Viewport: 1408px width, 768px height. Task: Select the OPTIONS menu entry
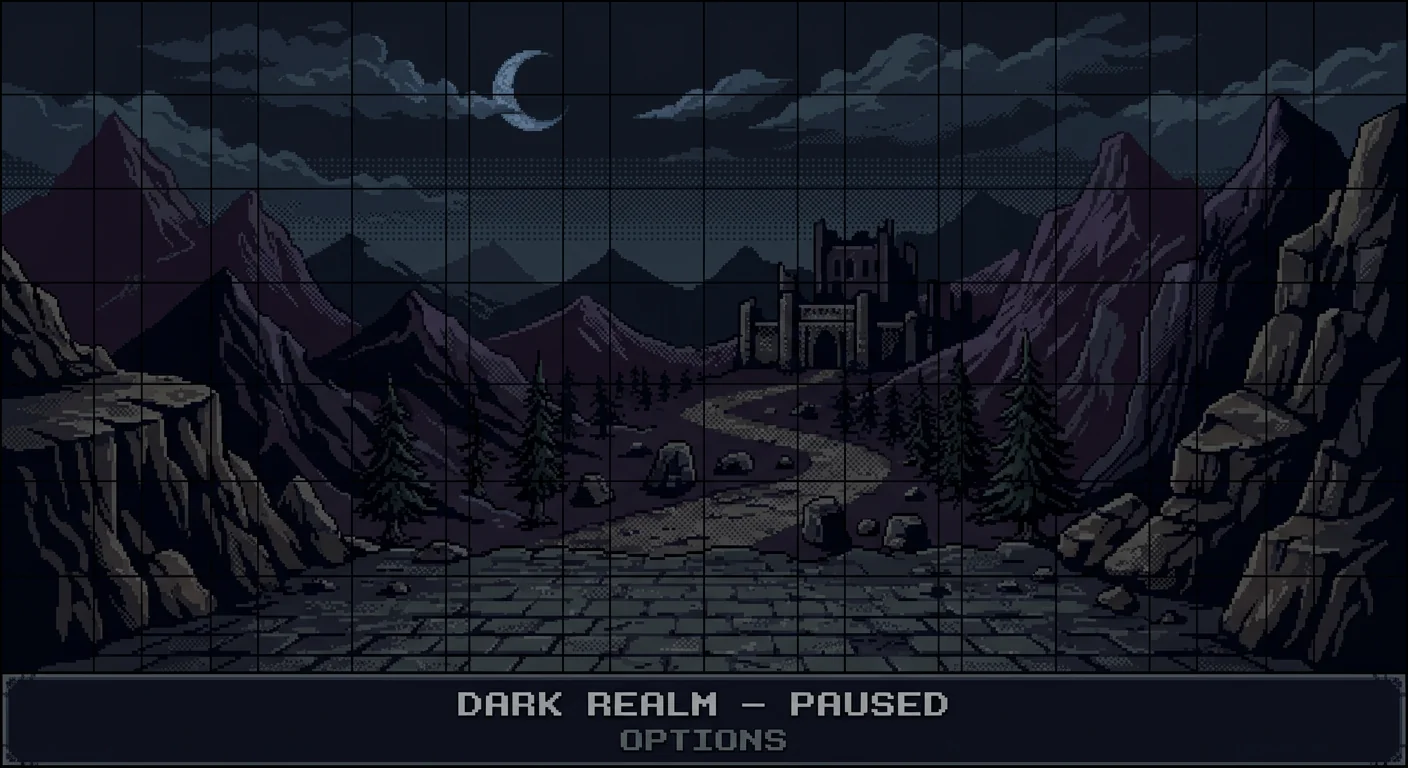(702, 740)
